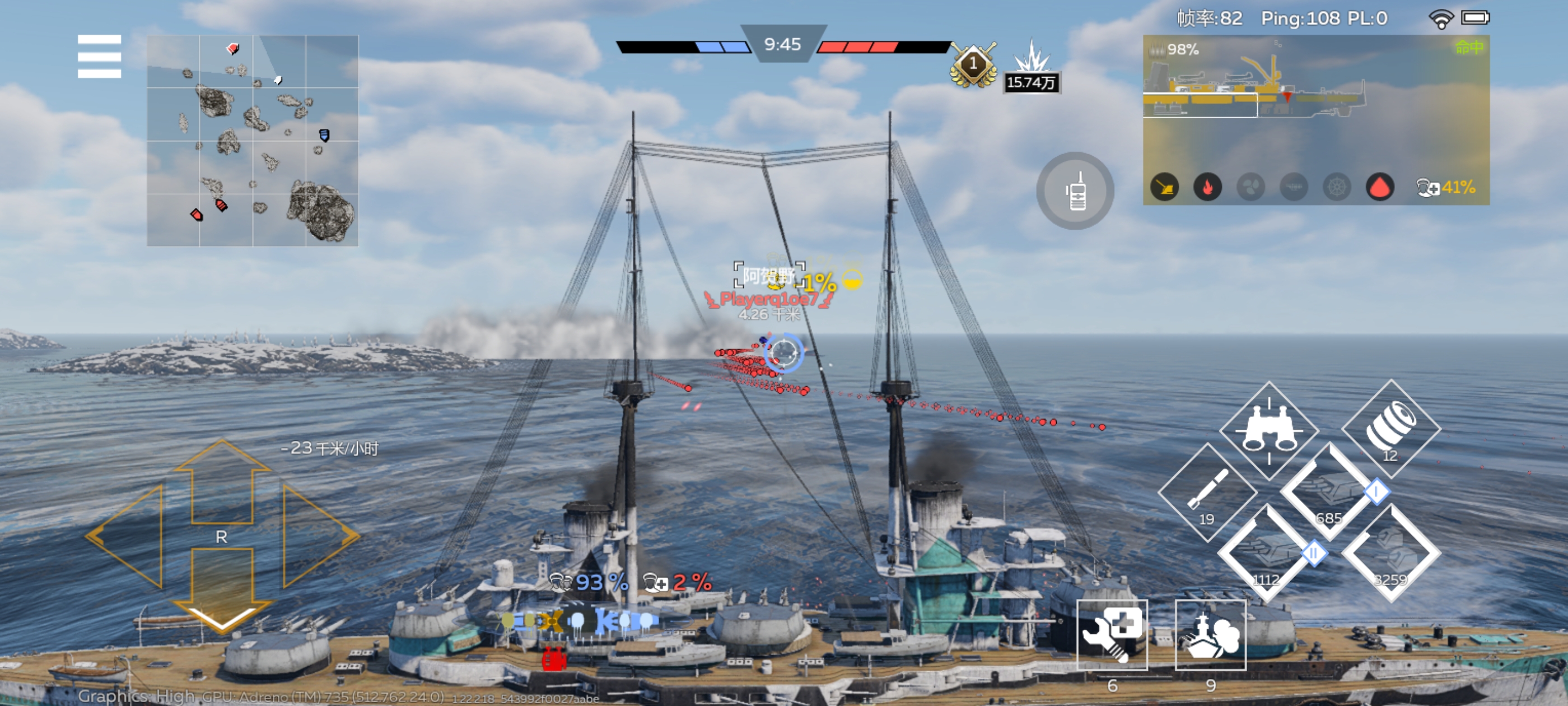
Task: Select the fire damage status icon
Action: click(x=1208, y=187)
